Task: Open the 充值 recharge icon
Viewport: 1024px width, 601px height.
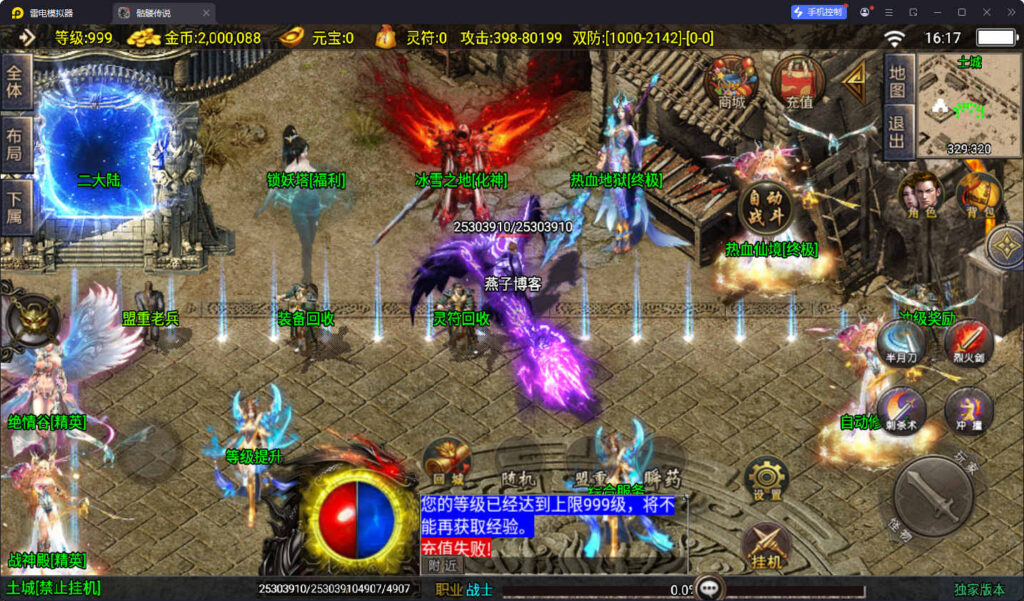Action: pos(798,82)
